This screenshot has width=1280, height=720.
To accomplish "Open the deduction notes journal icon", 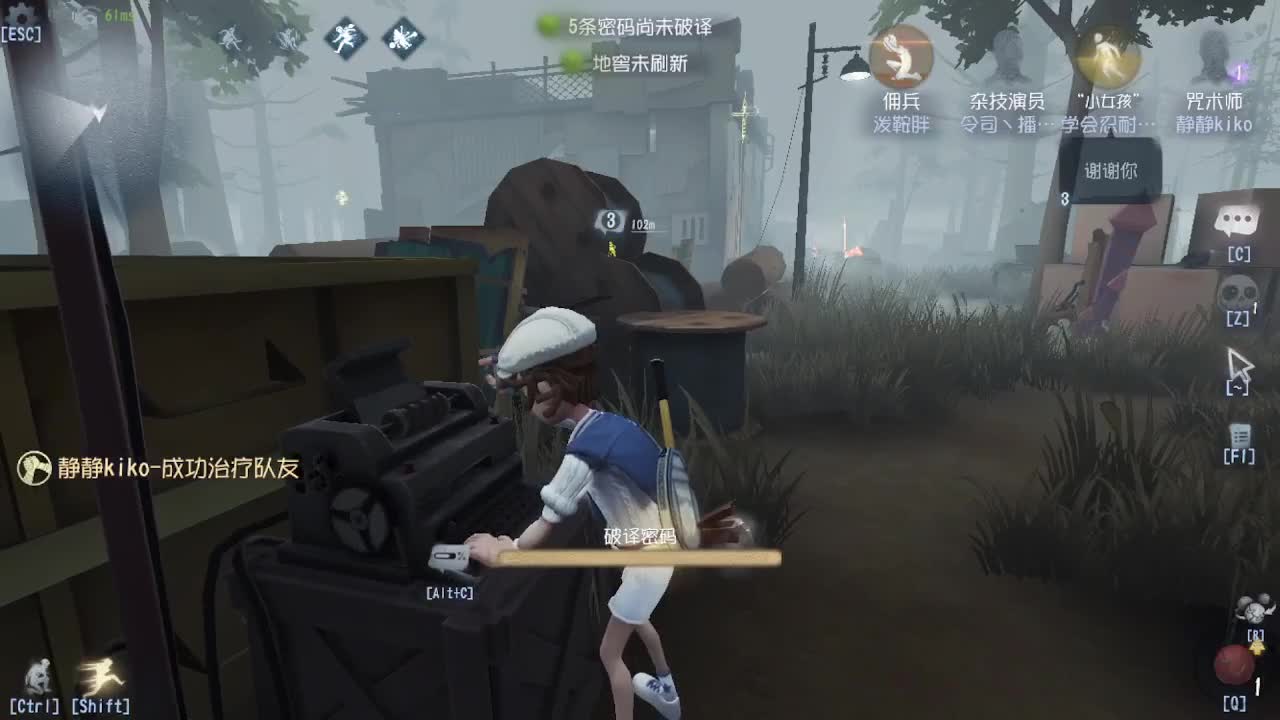I will [x=1240, y=434].
